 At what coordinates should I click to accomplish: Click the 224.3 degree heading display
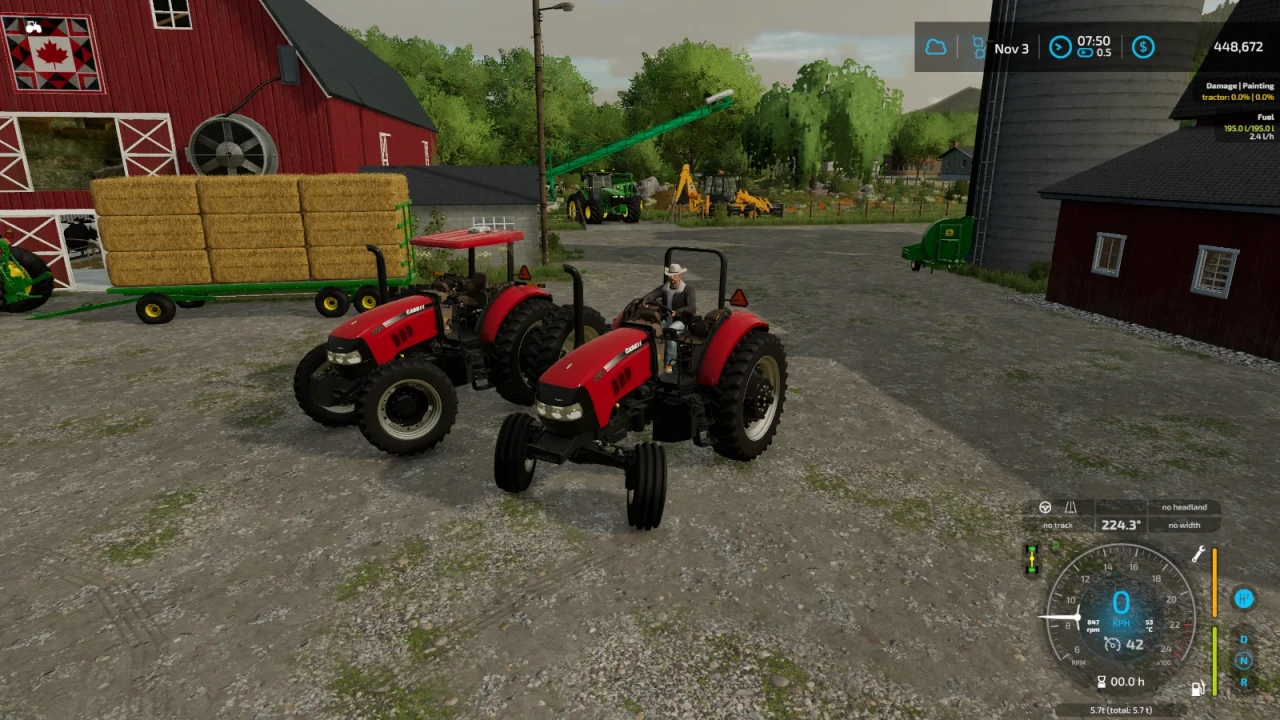(x=1121, y=524)
